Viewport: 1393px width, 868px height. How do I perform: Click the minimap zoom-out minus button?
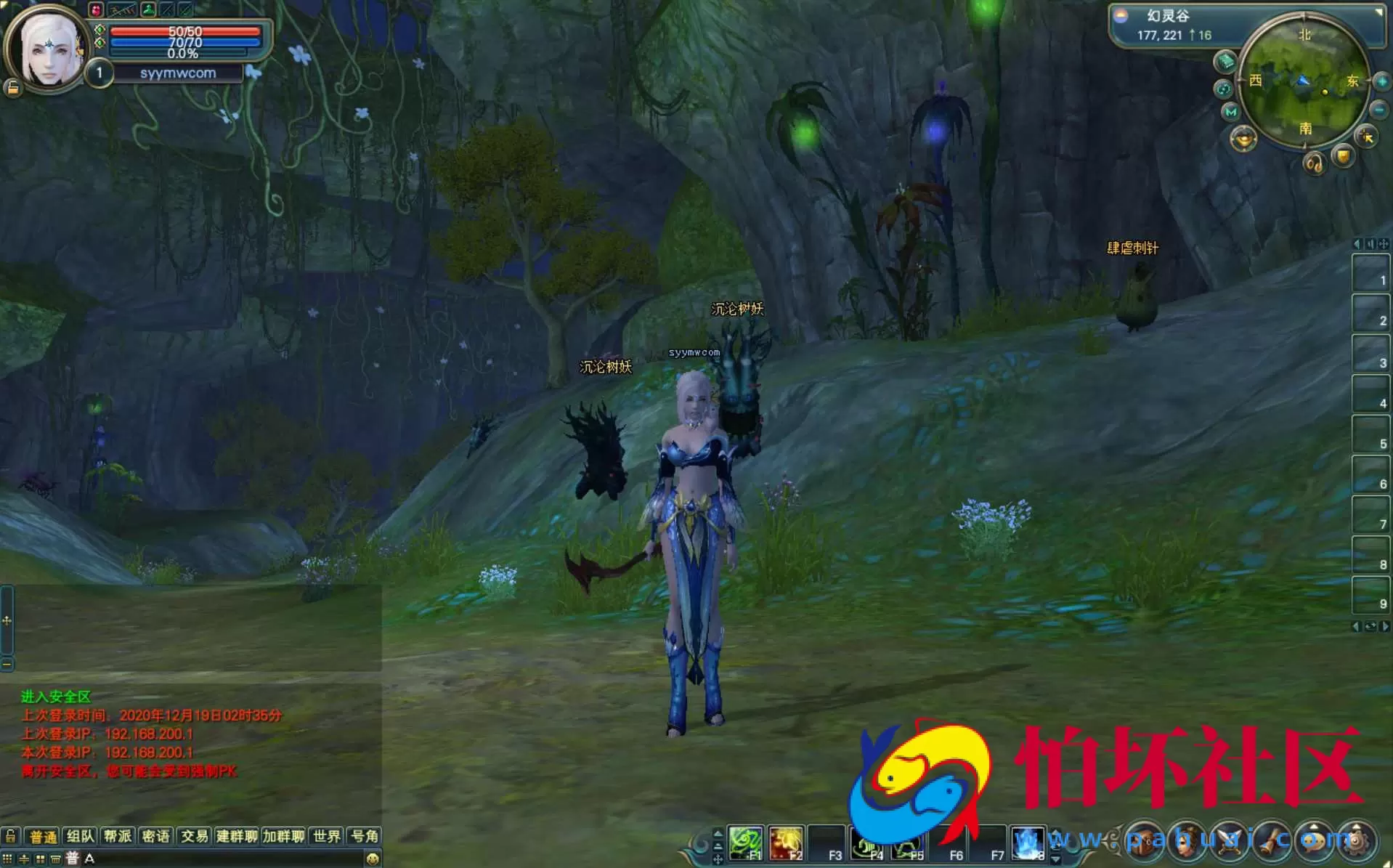point(1379,110)
